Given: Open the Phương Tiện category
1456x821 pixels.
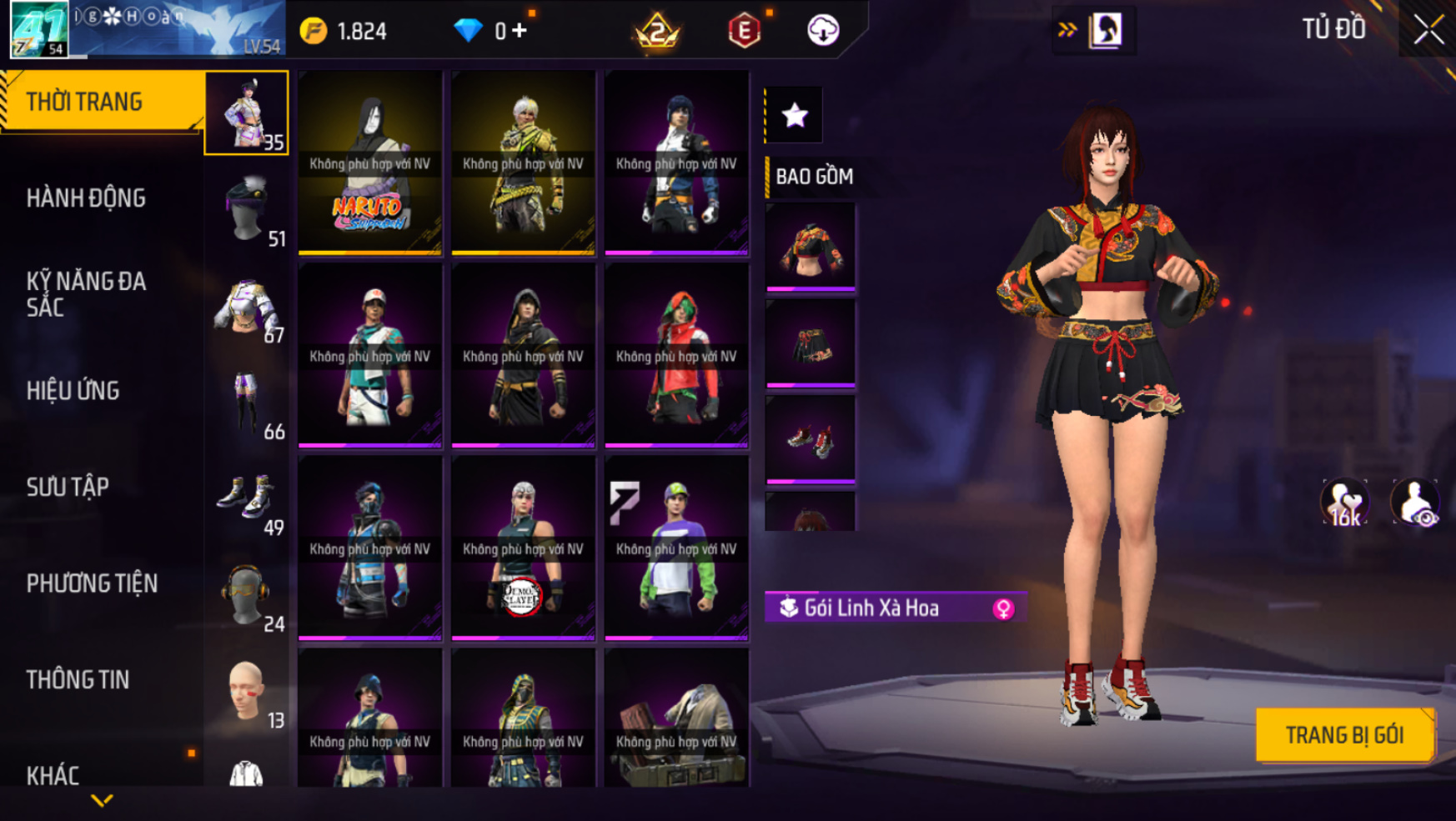Looking at the screenshot, I should (x=92, y=583).
